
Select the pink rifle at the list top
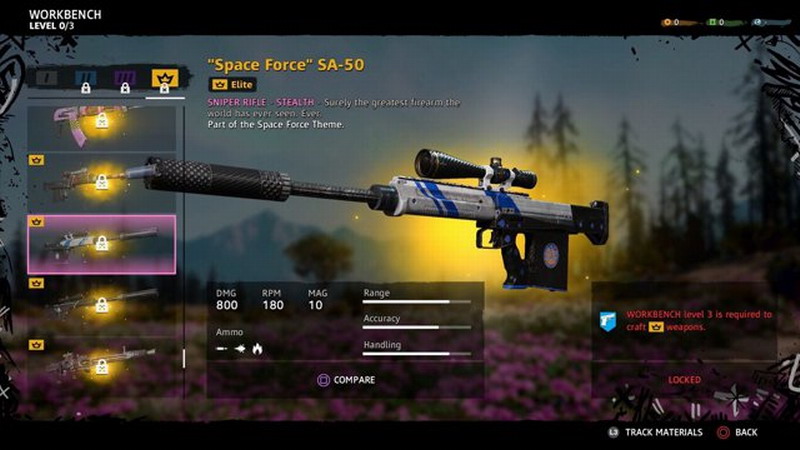click(x=101, y=123)
